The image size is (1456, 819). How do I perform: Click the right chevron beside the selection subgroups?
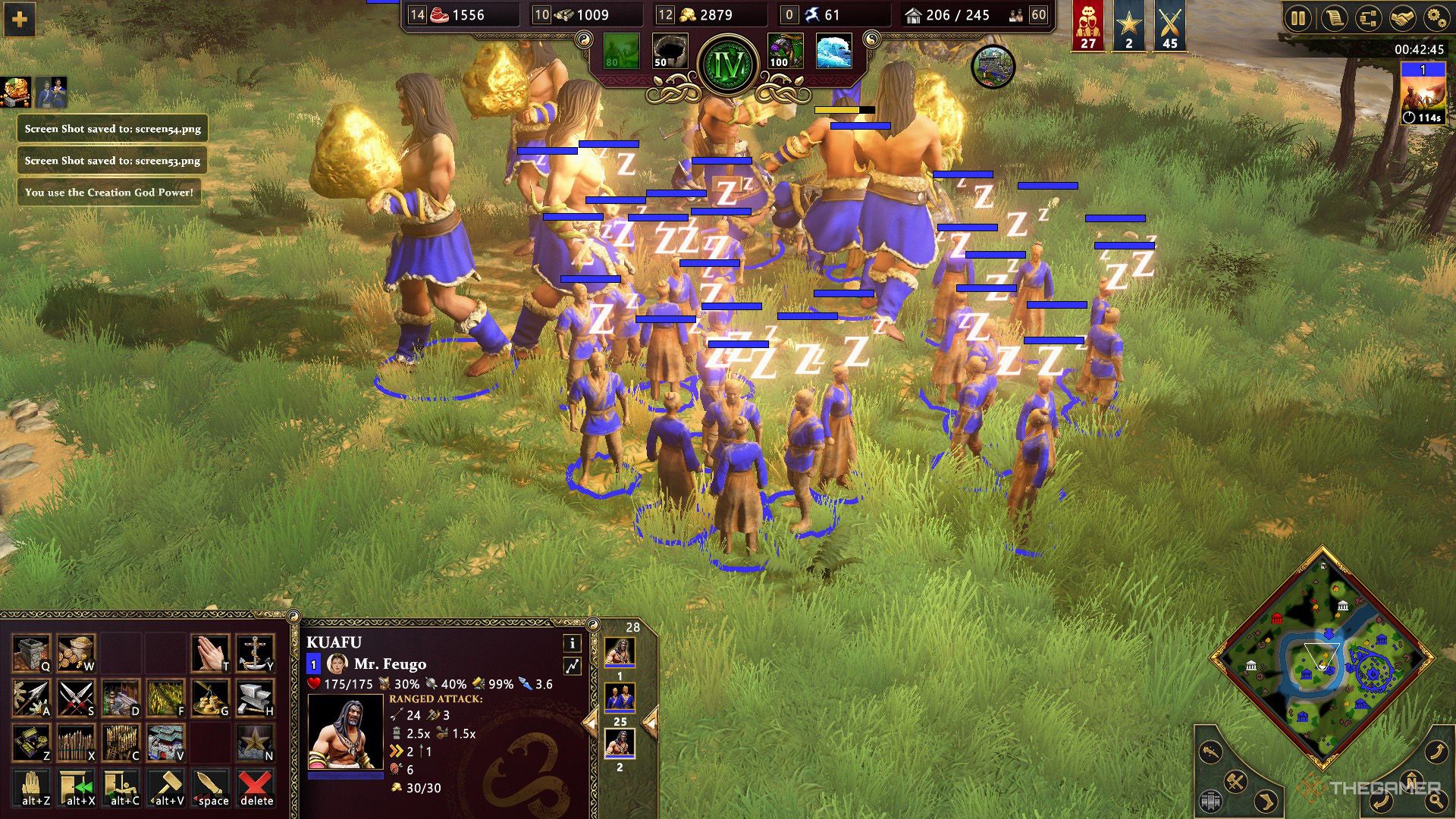pyautogui.click(x=651, y=723)
